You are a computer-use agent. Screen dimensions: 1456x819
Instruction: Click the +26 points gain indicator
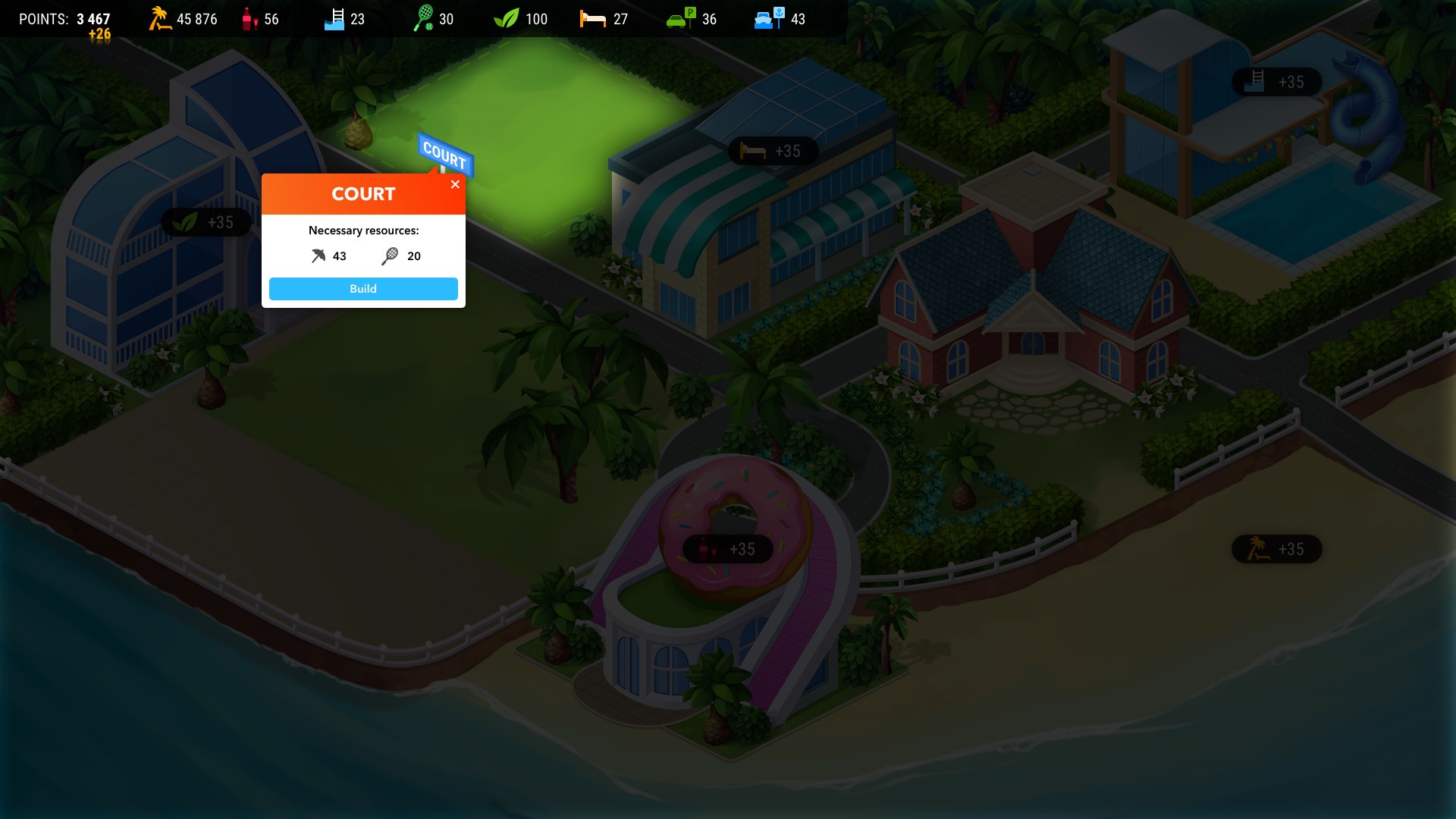(x=98, y=33)
